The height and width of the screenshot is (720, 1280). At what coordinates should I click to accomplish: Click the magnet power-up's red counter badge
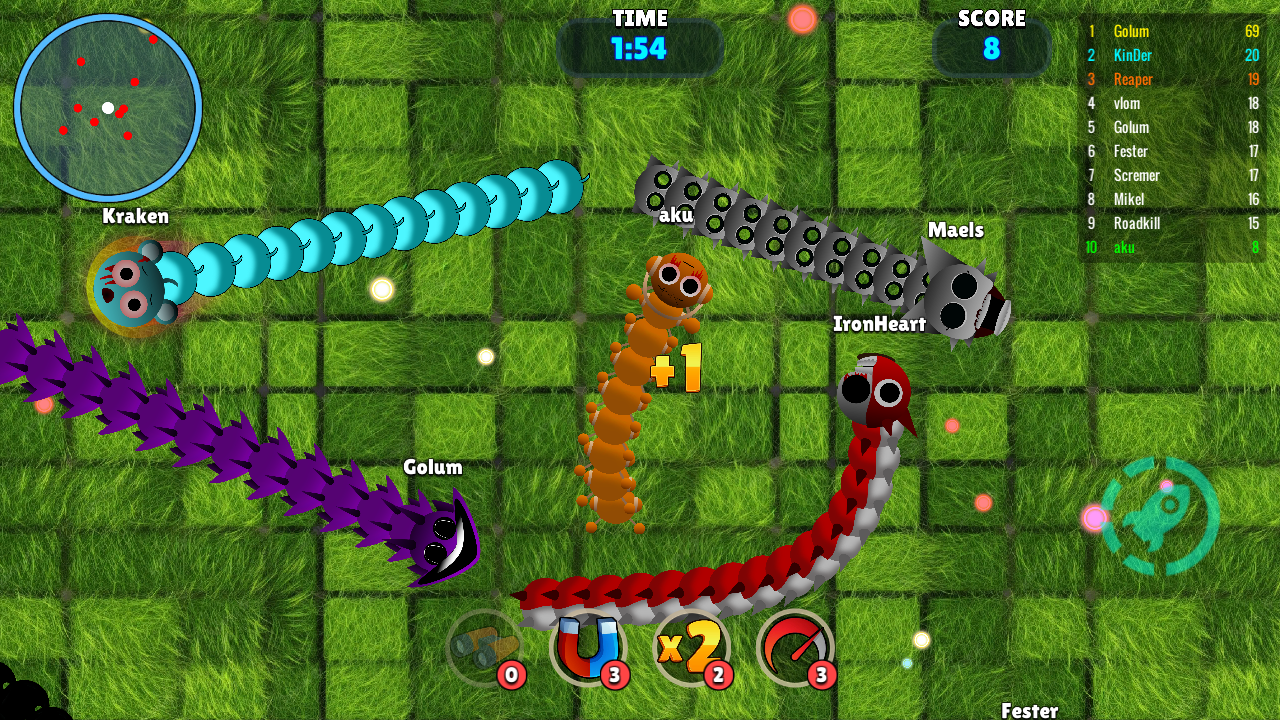point(614,676)
